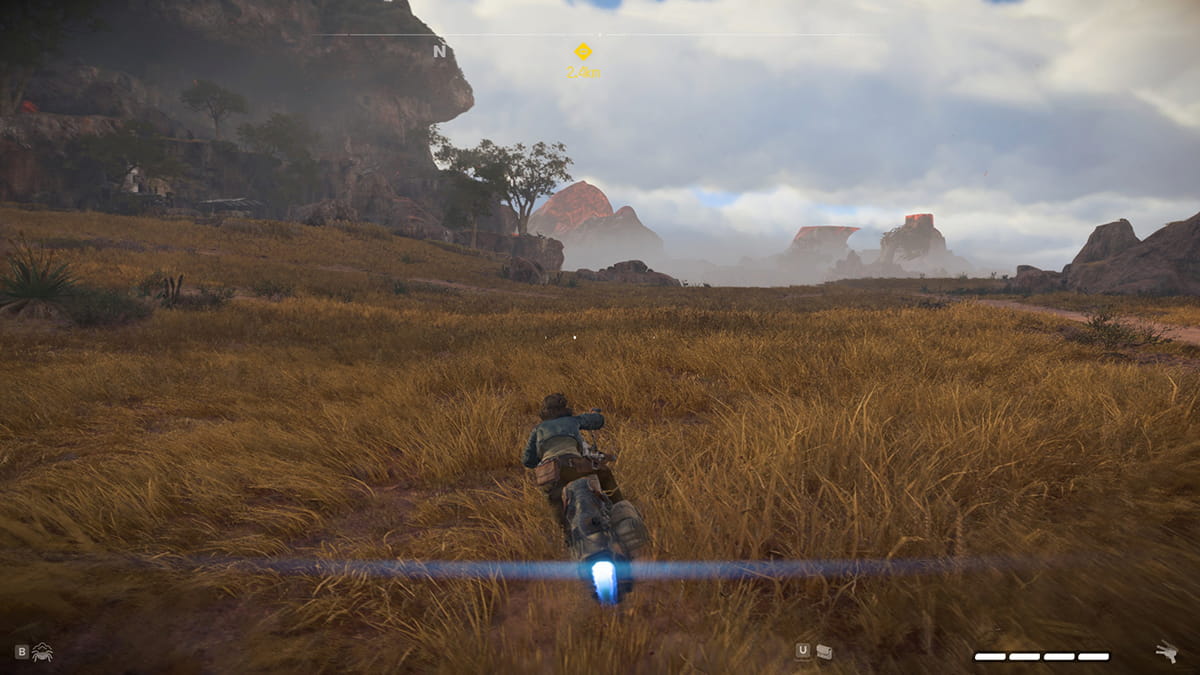Activate the Nix companion icon
This screenshot has width=1200, height=675.
42,652
